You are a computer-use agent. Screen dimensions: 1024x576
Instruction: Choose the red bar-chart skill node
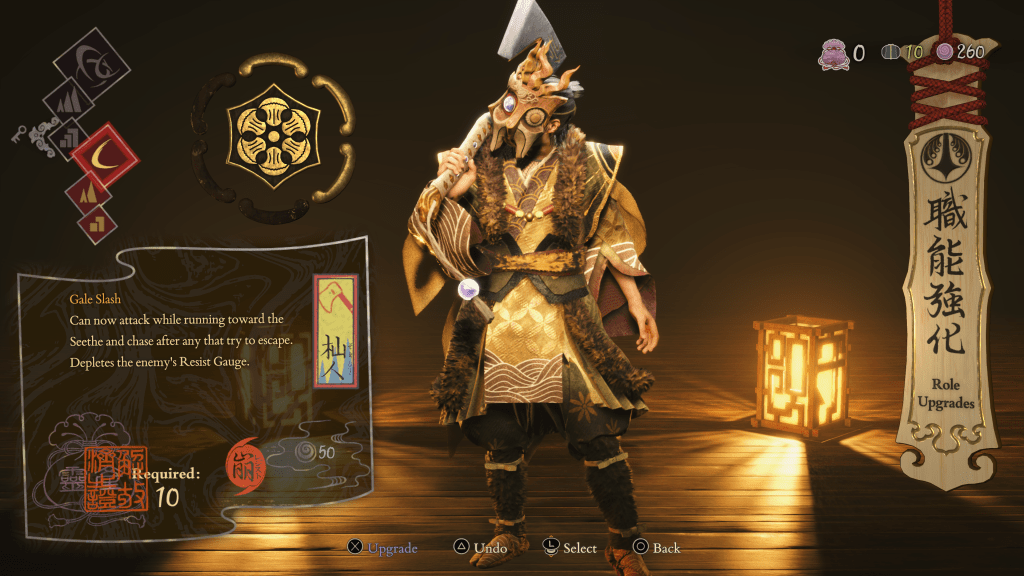pyautogui.click(x=97, y=222)
